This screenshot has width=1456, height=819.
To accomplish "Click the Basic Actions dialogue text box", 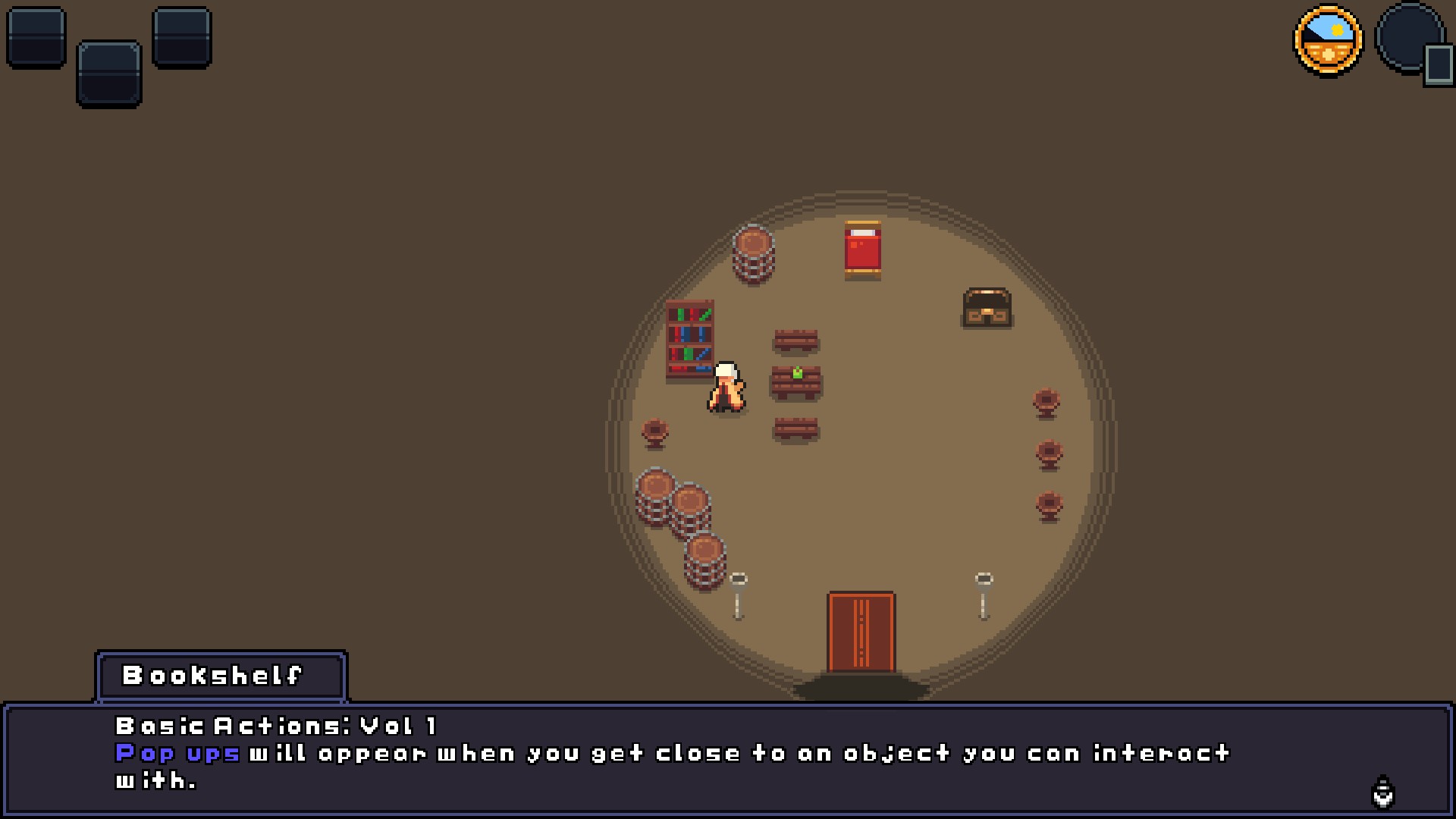I will click(728, 758).
